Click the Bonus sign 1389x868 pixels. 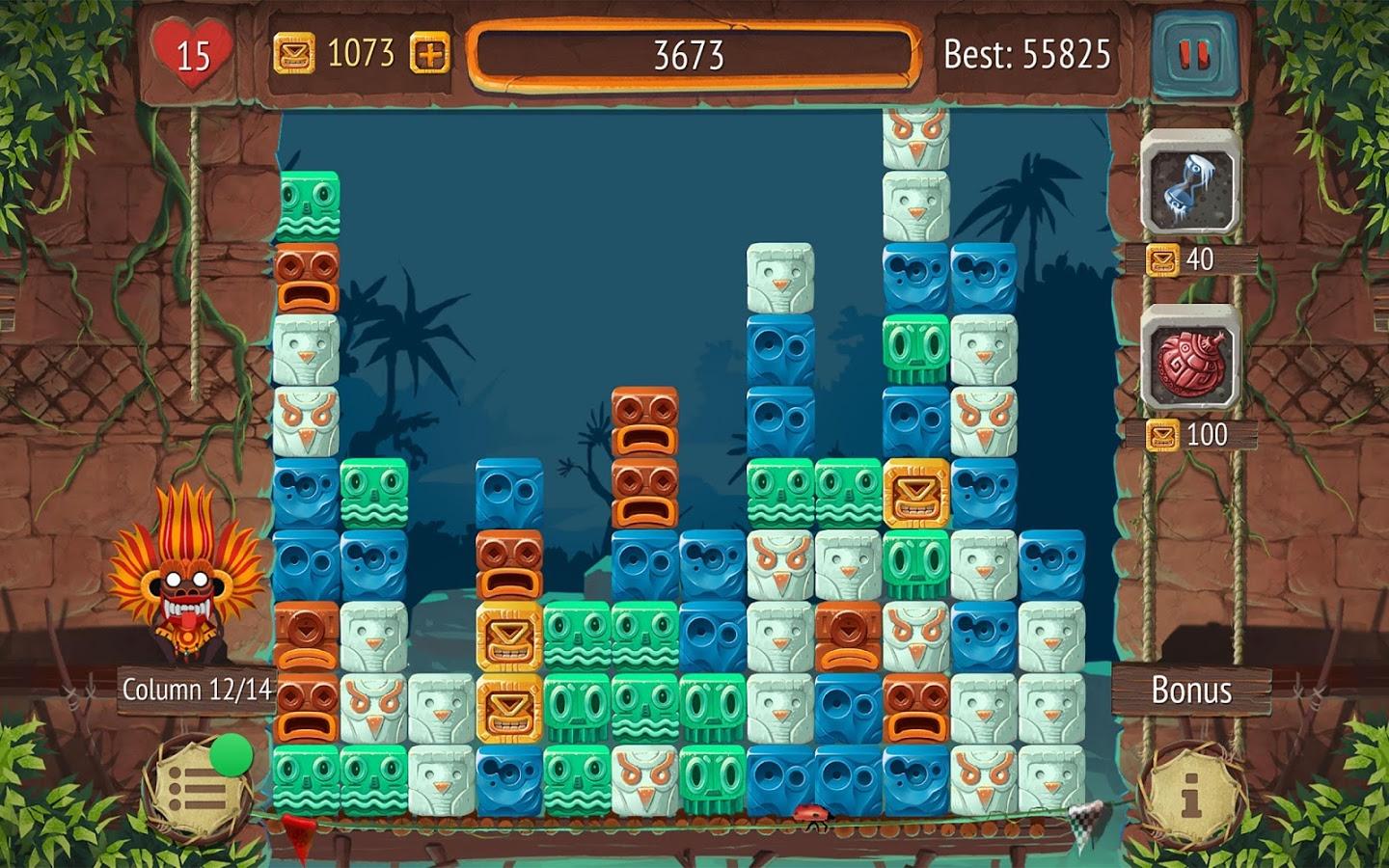(x=1190, y=691)
